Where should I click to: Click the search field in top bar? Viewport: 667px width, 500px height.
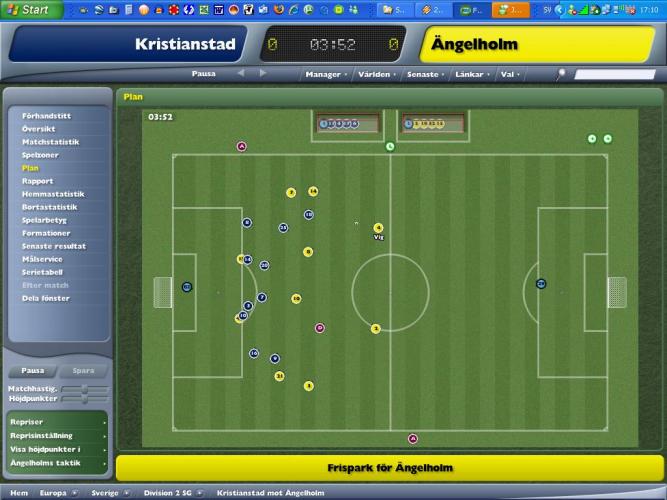click(614, 74)
